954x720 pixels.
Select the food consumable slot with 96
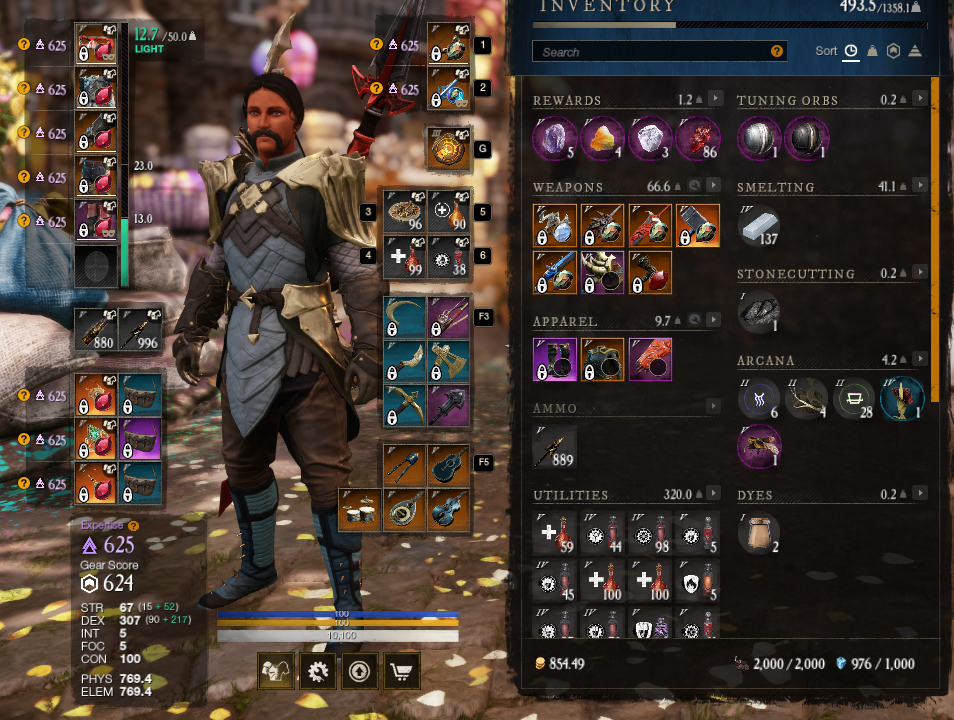pyautogui.click(x=405, y=212)
